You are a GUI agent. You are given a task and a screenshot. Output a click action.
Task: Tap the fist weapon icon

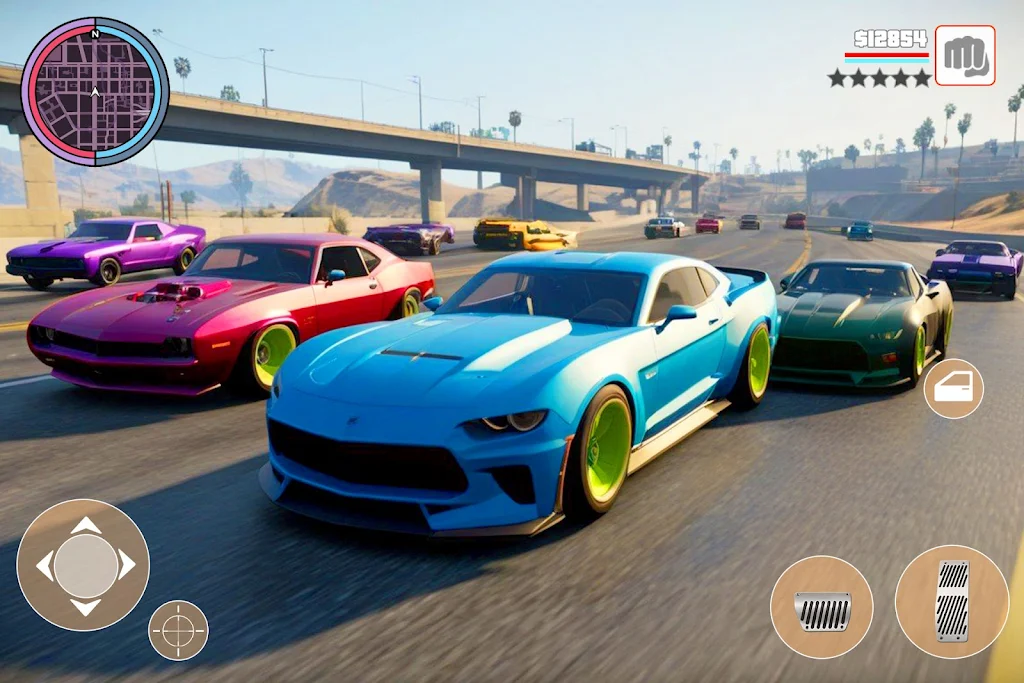[x=964, y=56]
